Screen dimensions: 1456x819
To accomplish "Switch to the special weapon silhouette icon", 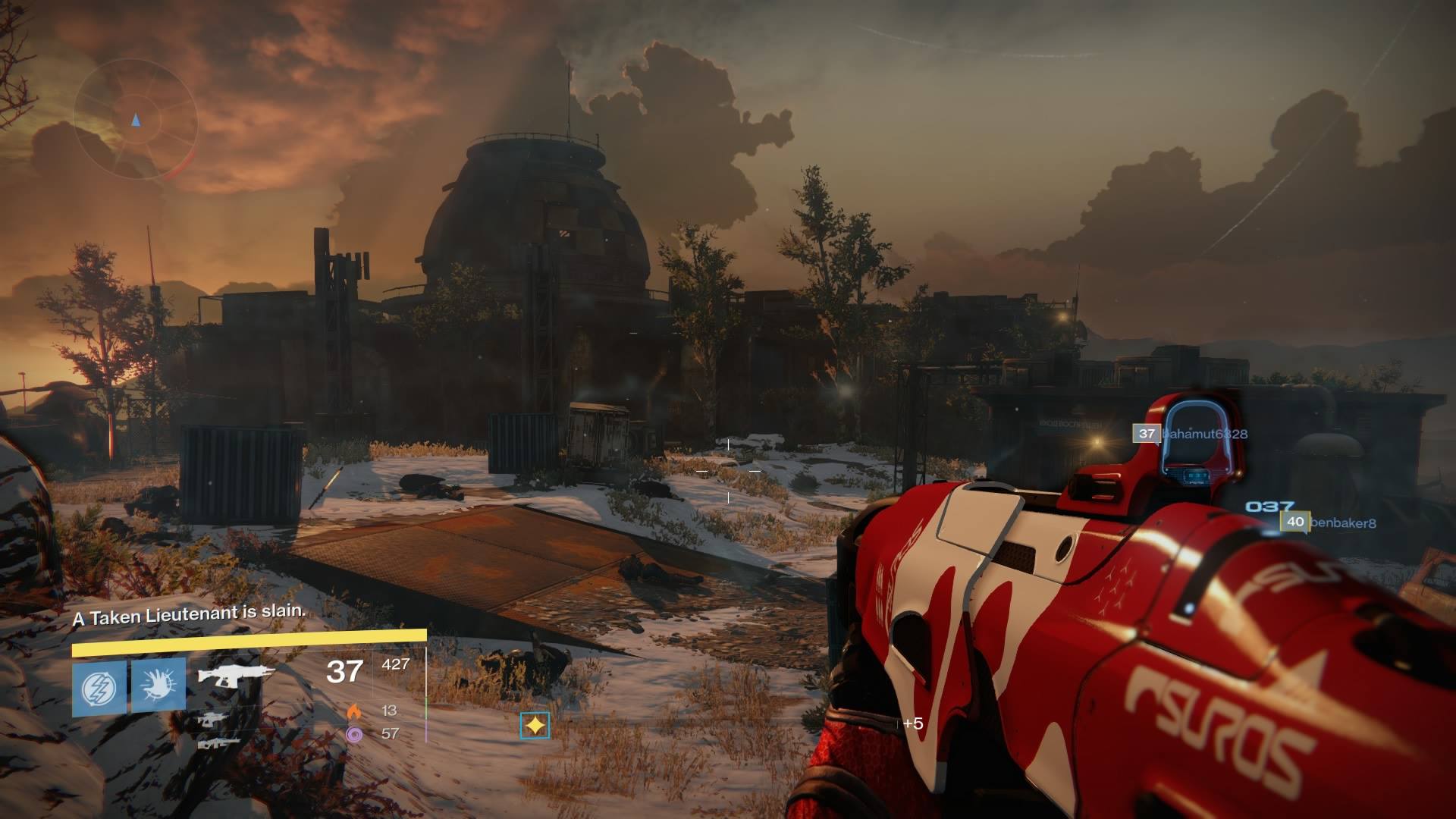I will tap(209, 720).
